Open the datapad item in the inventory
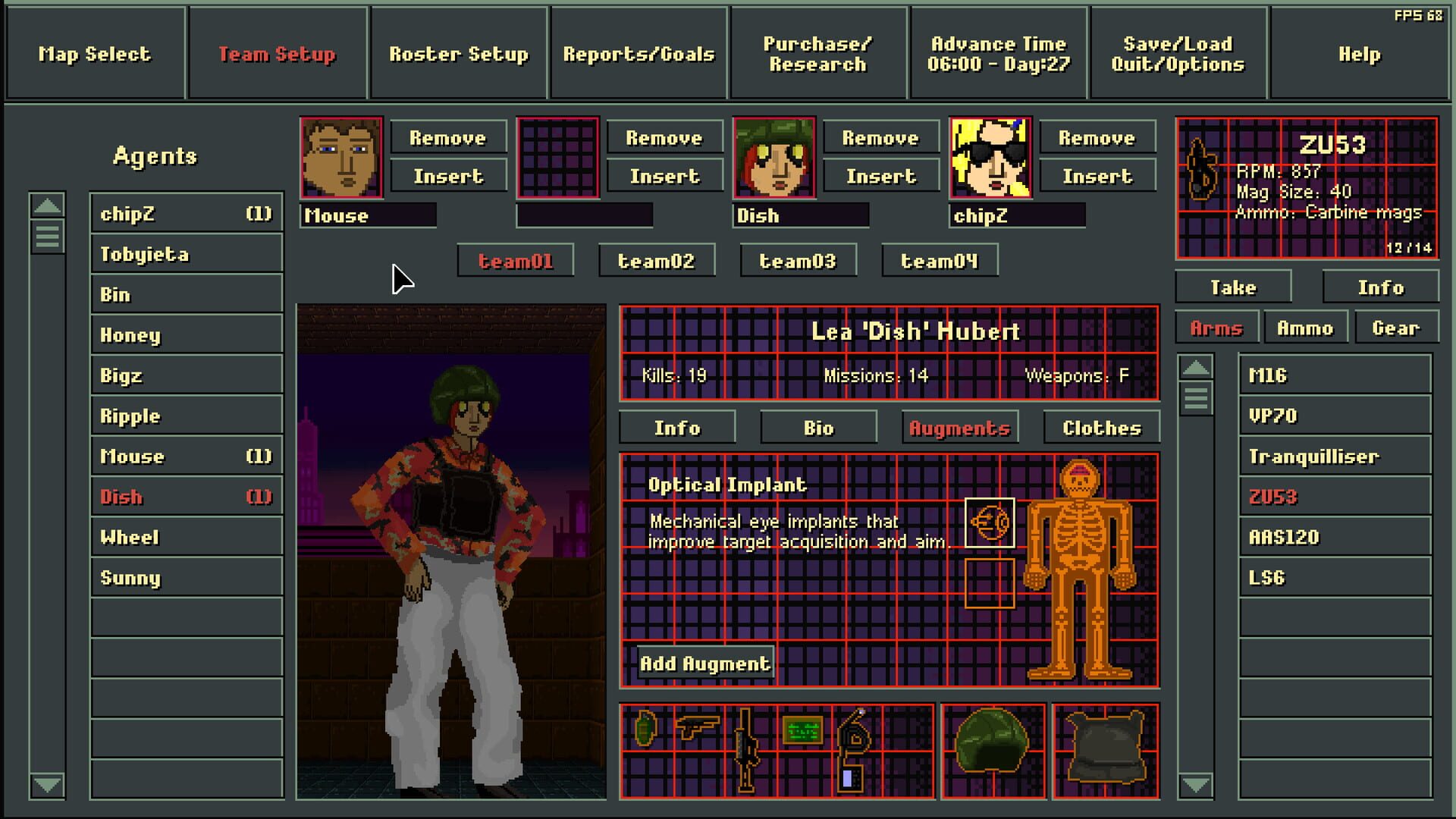Image resolution: width=1456 pixels, height=819 pixels. [804, 732]
